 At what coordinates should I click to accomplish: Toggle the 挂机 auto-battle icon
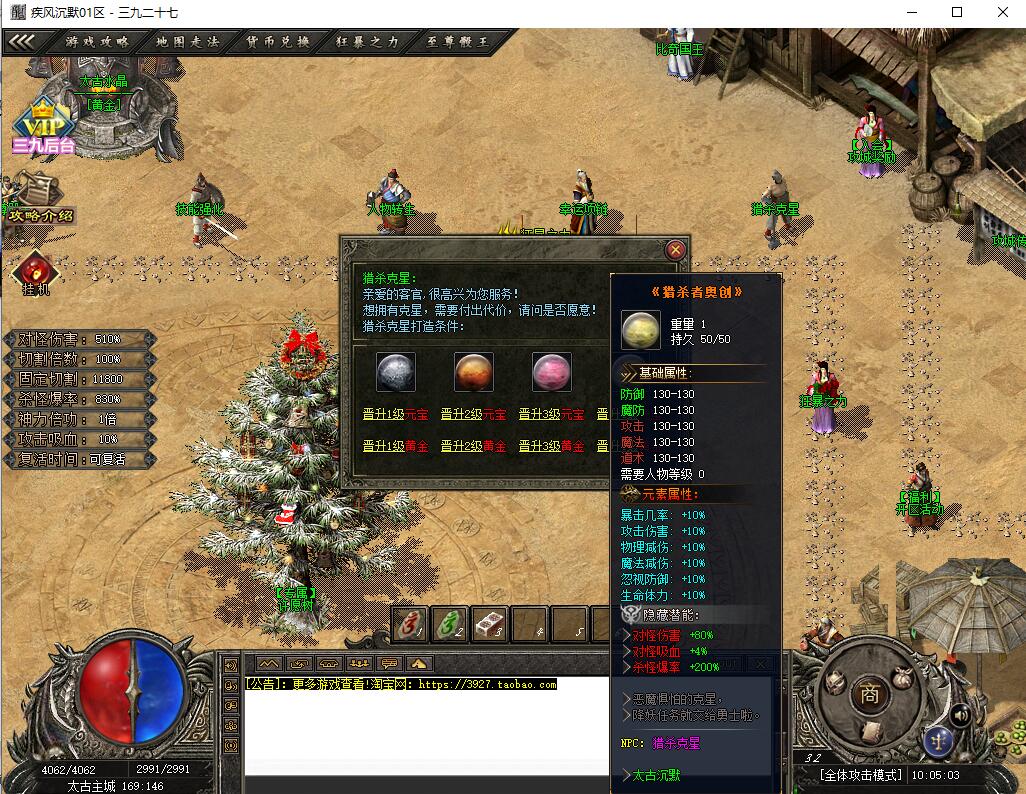click(36, 272)
